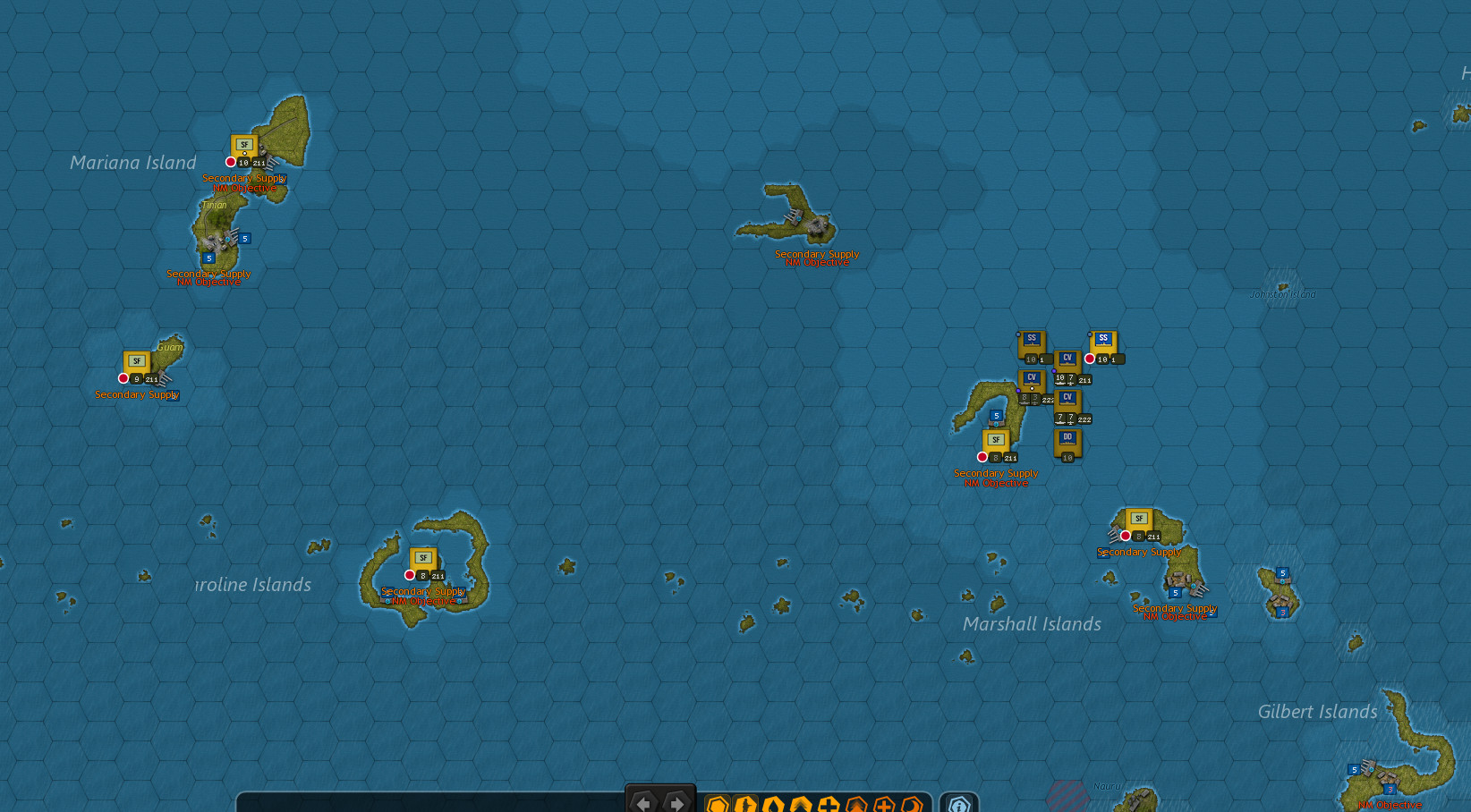Screen dimensions: 1471x812
Task: Select the SF unit on Guam
Action: 136,361
